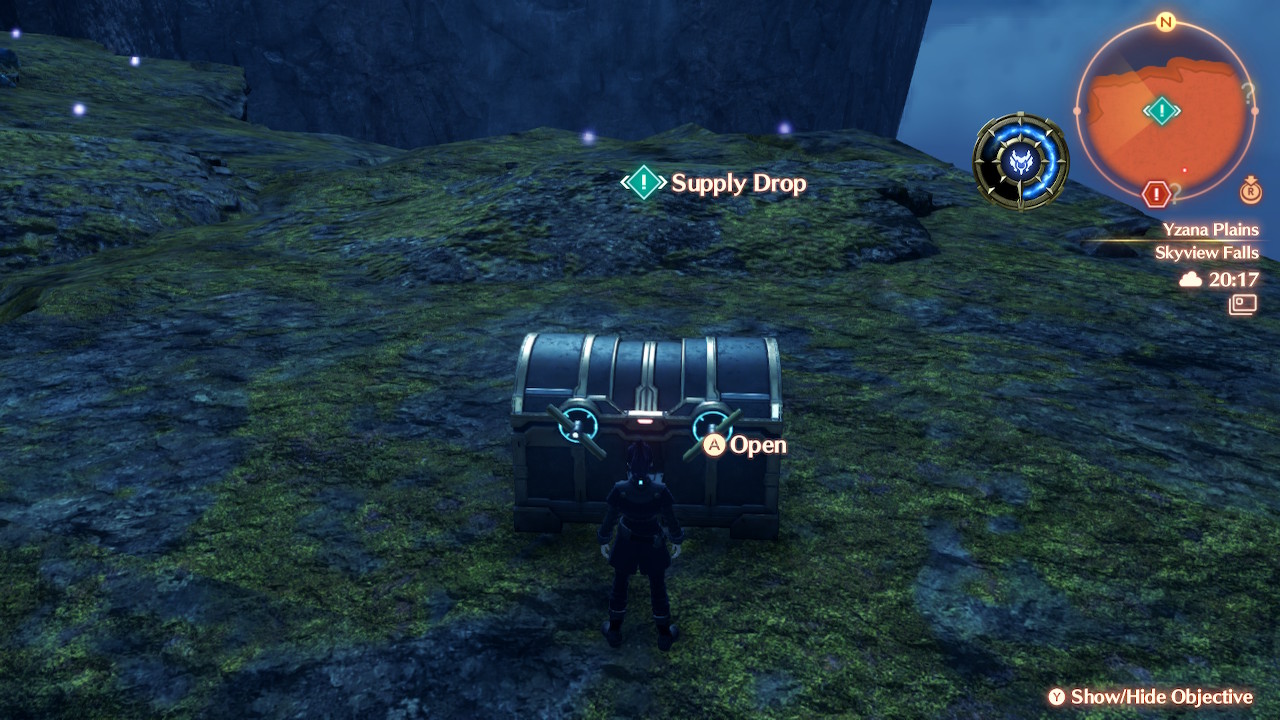
Task: Click the screenshot card icon below the clock
Action: coord(1243,304)
